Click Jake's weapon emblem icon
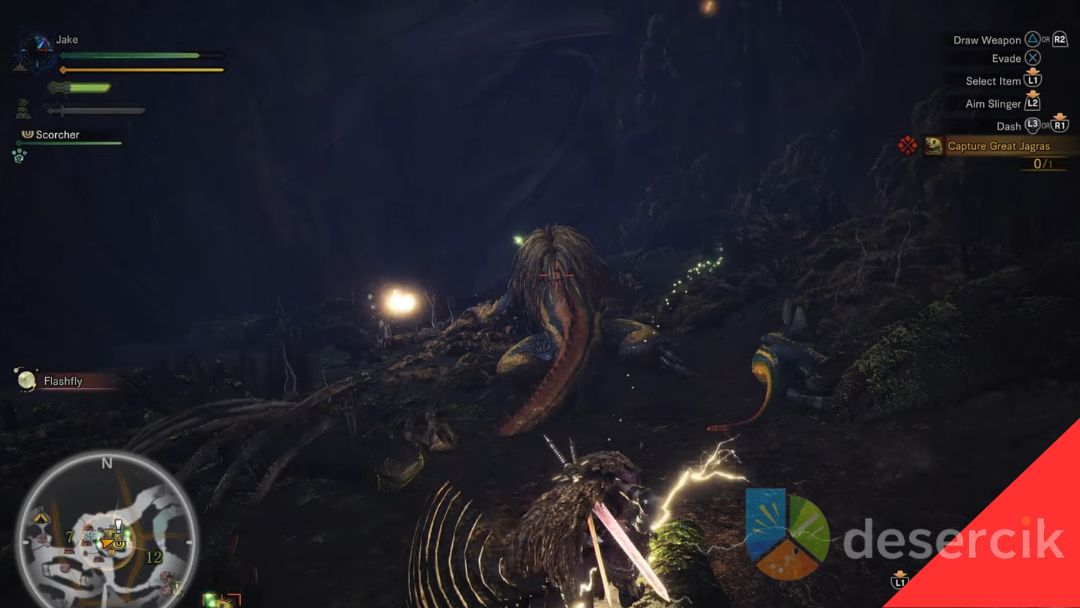The width and height of the screenshot is (1080, 608). pos(39,46)
